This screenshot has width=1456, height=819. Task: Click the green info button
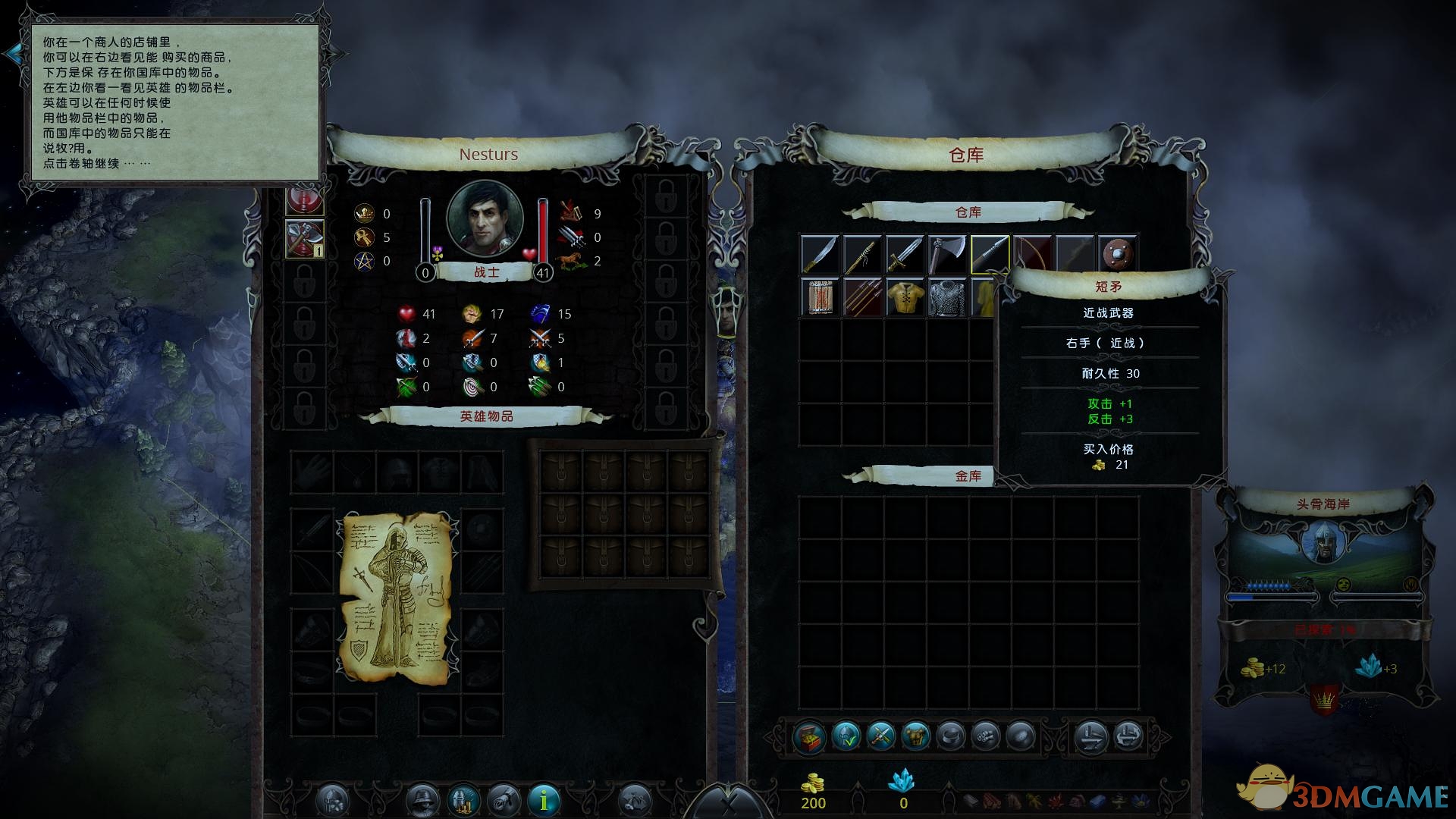(x=544, y=799)
